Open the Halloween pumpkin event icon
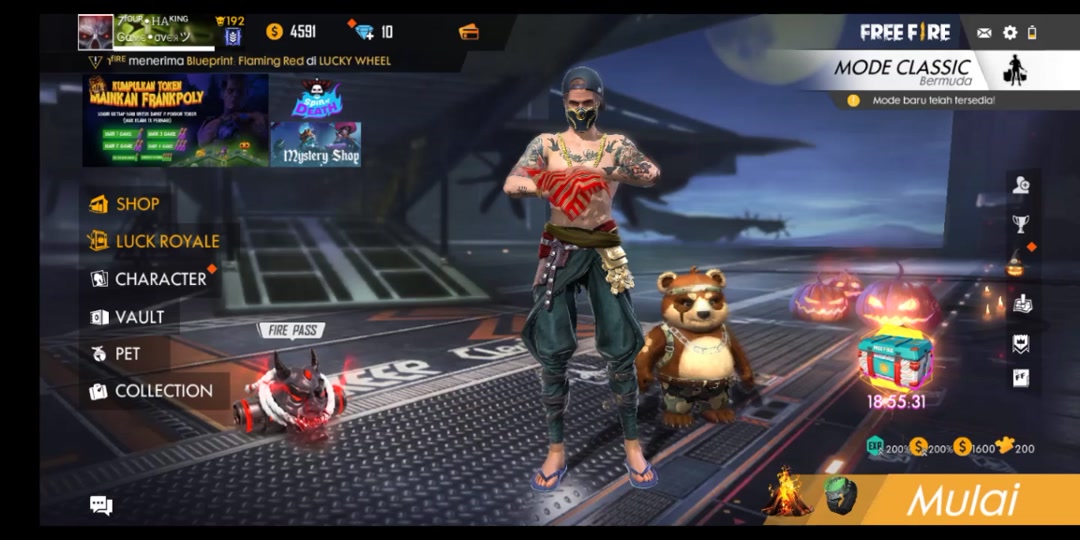 click(x=1017, y=264)
